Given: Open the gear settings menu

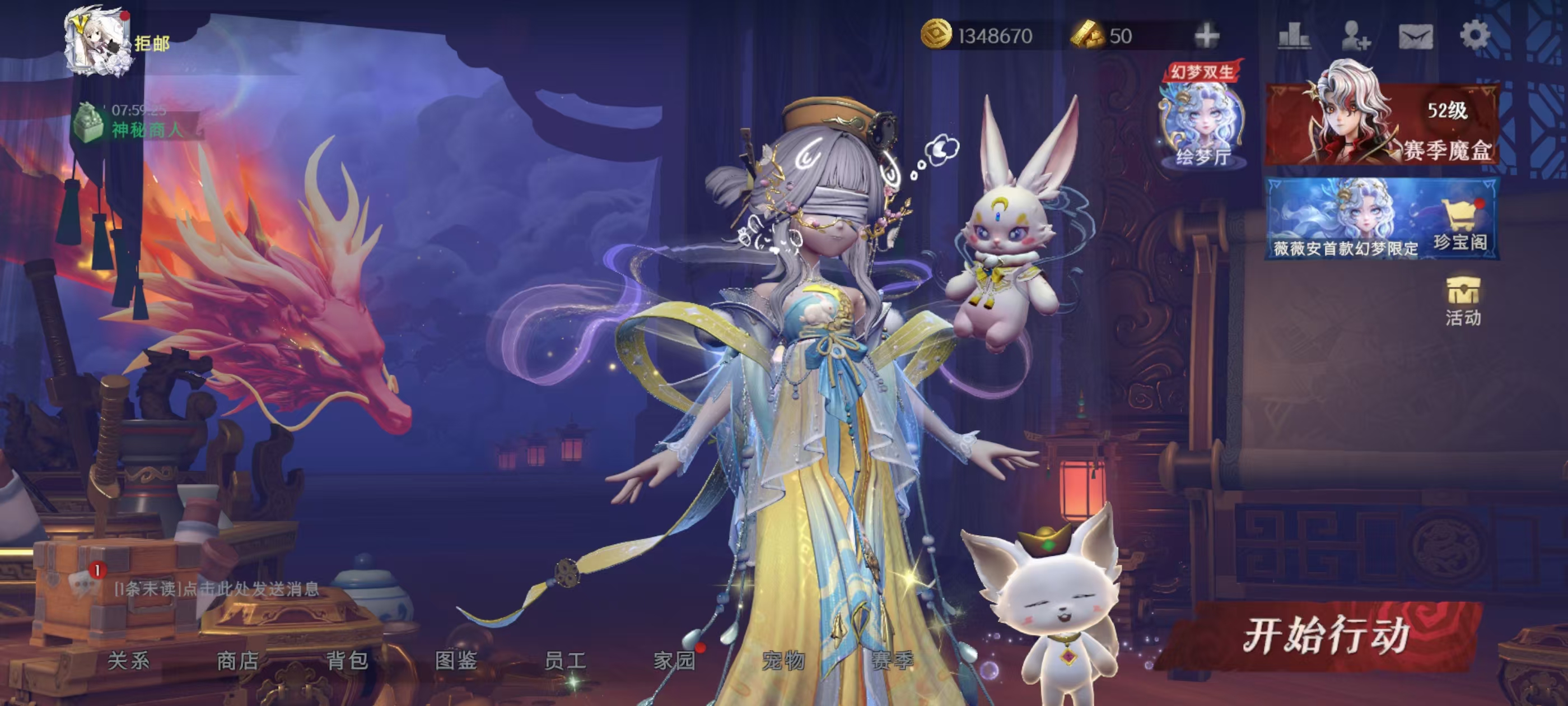Looking at the screenshot, I should pos(1475,35).
